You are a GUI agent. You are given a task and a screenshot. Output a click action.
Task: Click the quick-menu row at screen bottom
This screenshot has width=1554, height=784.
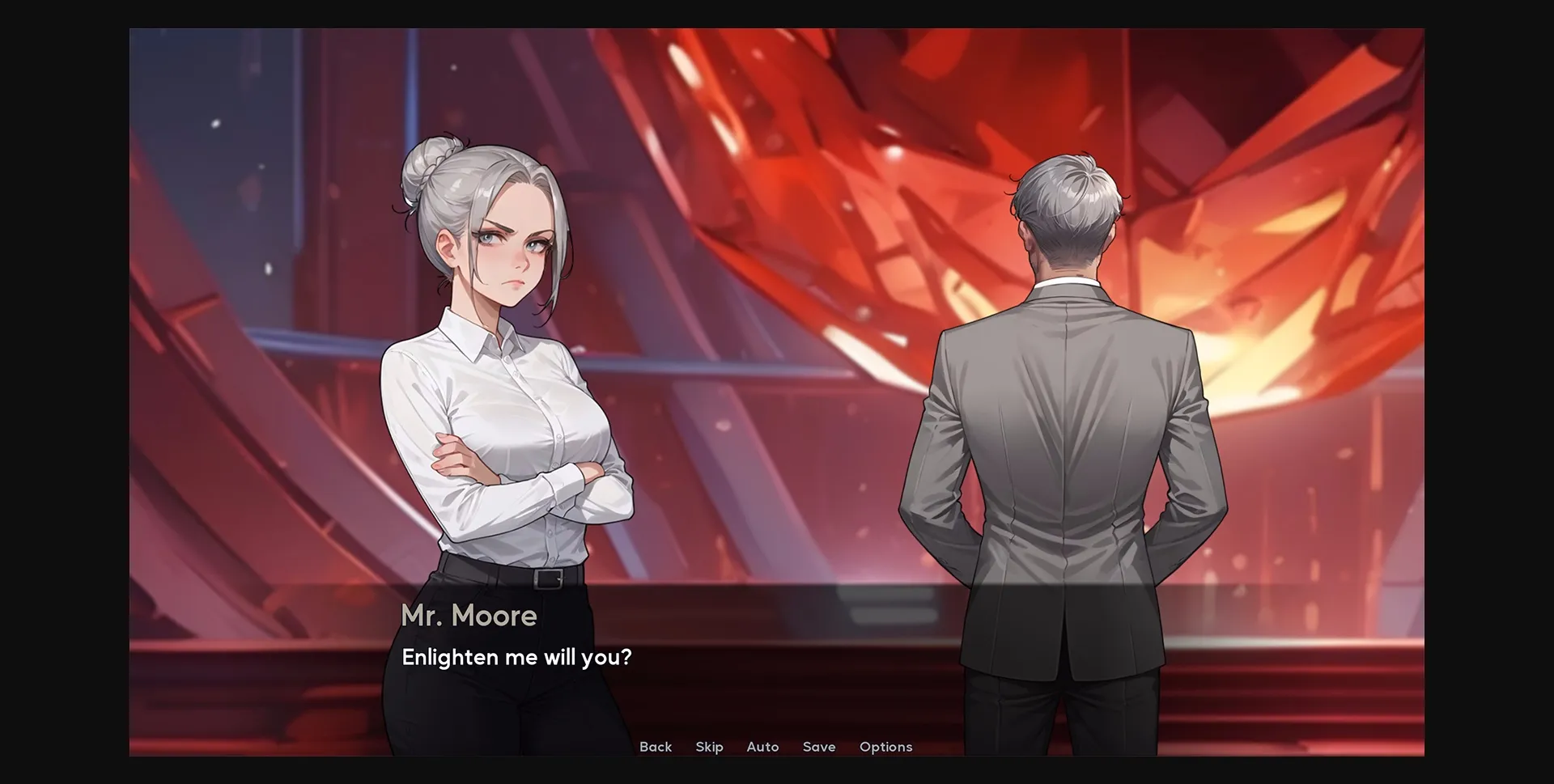pyautogui.click(x=769, y=747)
